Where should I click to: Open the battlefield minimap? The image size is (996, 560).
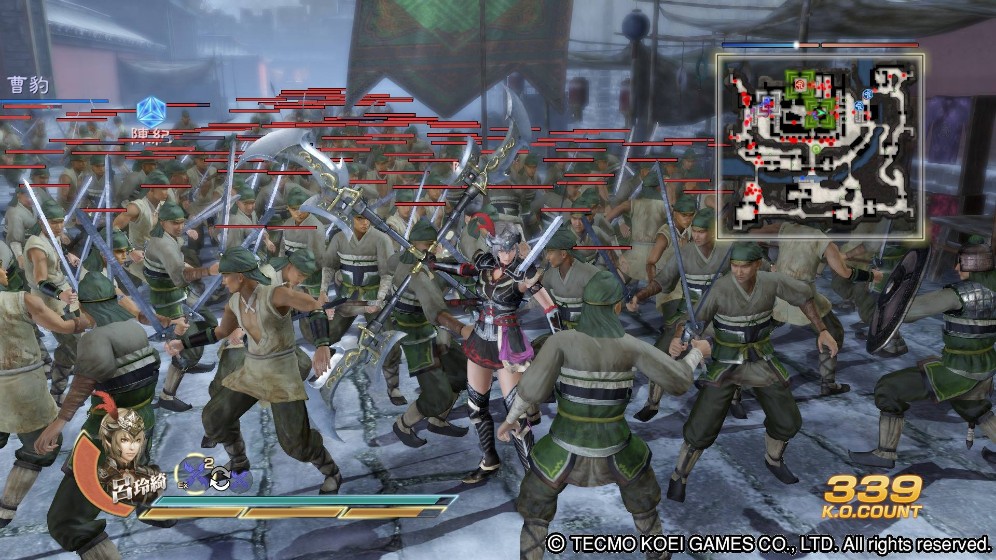click(x=819, y=146)
